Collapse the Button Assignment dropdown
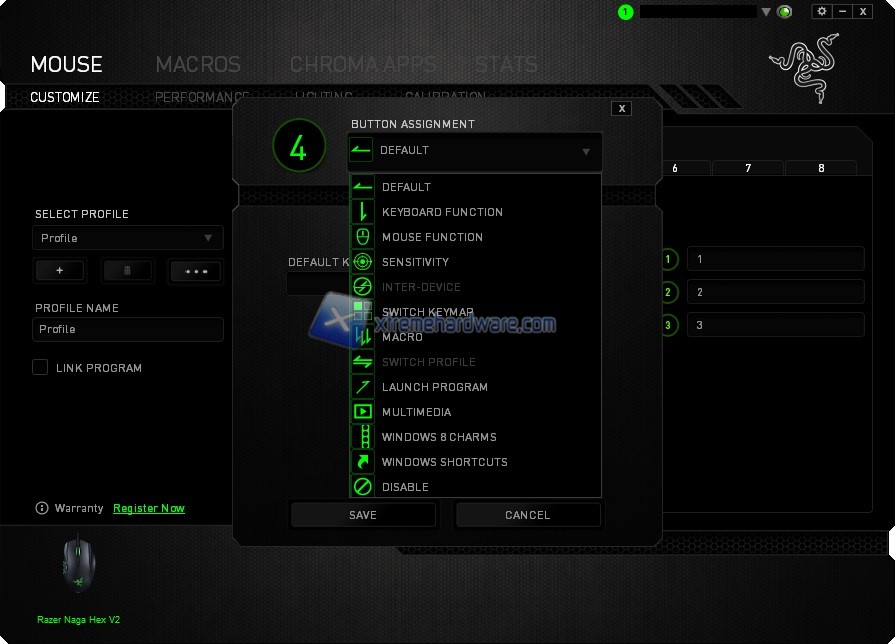The height and width of the screenshot is (644, 895). pyautogui.click(x=586, y=152)
